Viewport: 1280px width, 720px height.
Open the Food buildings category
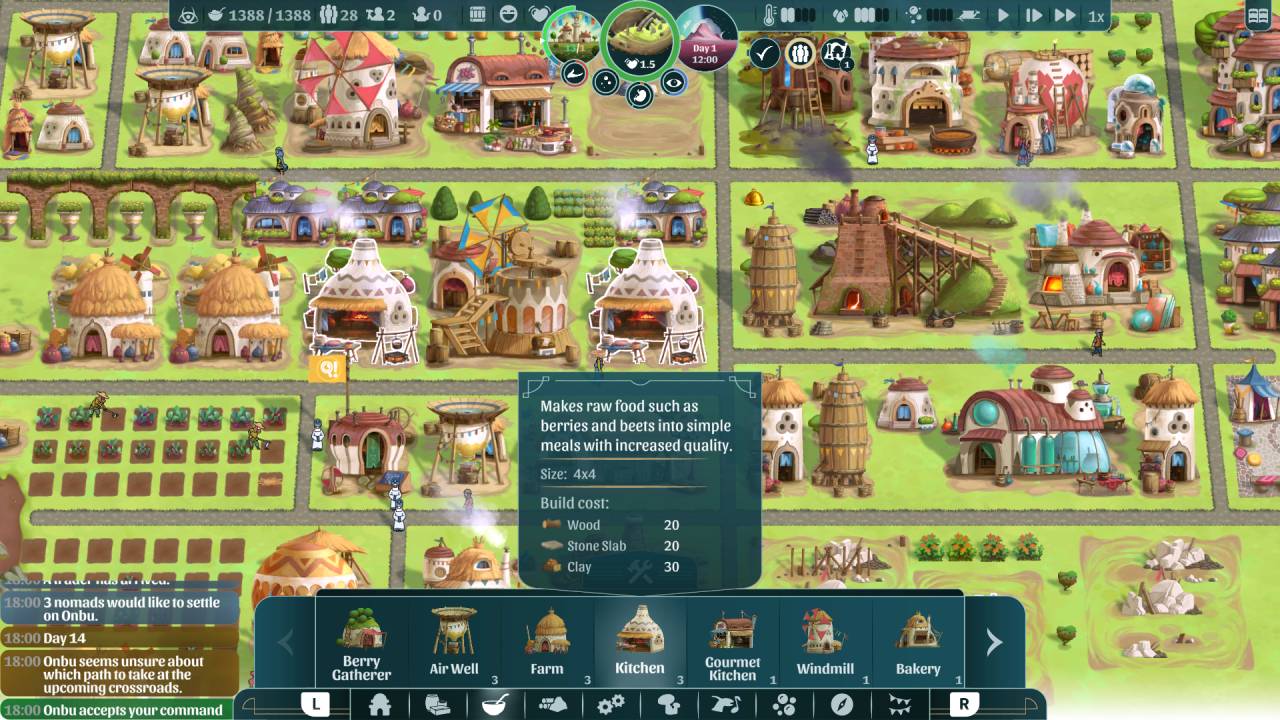tap(494, 707)
